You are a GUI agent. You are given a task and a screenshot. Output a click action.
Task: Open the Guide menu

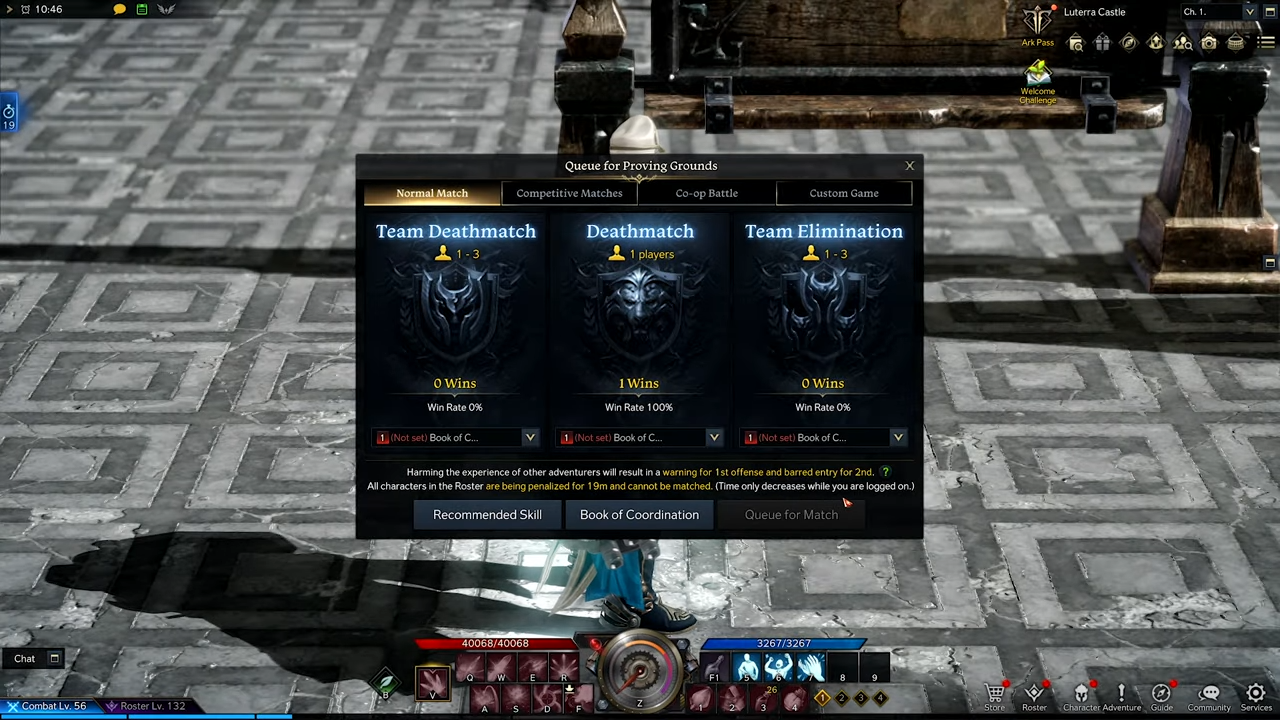coord(1161,695)
